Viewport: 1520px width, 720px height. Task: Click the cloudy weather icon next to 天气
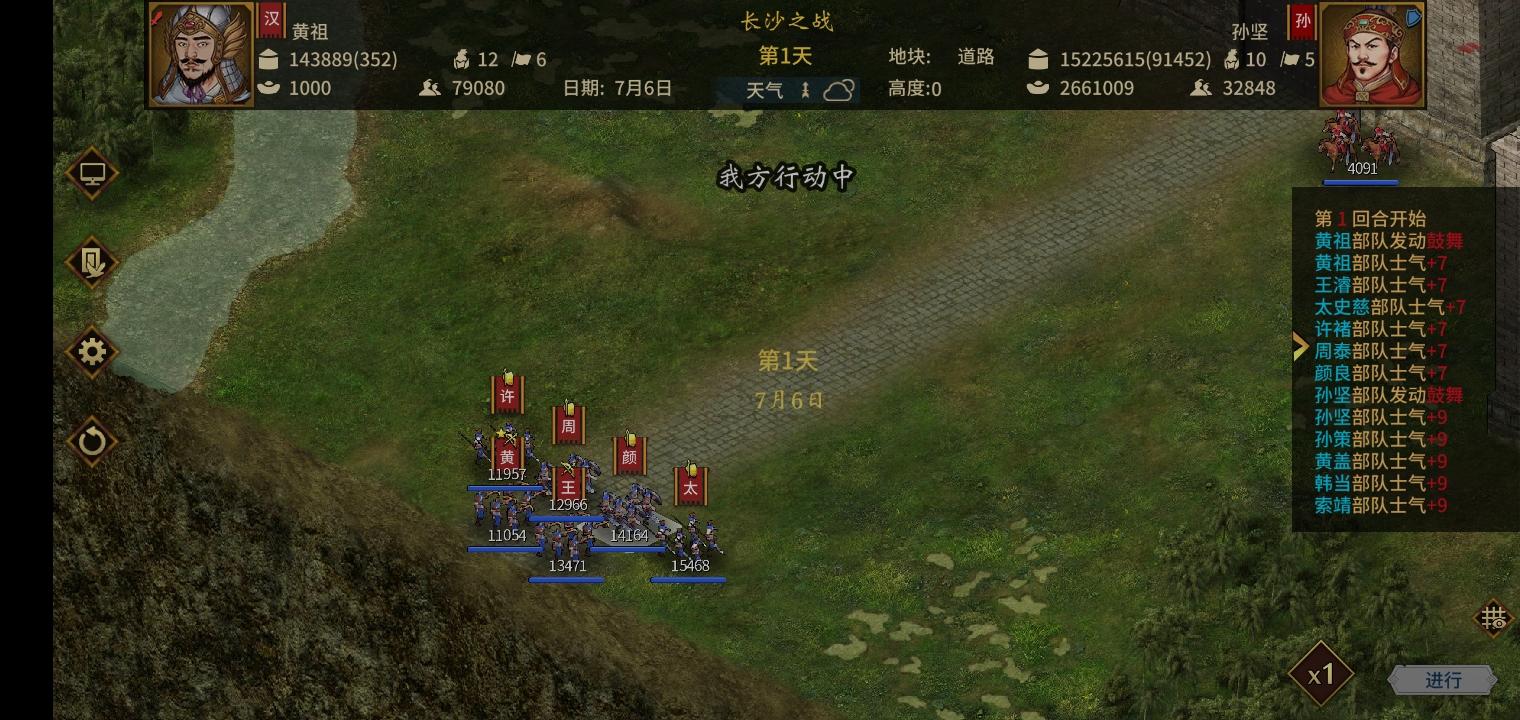tap(840, 90)
